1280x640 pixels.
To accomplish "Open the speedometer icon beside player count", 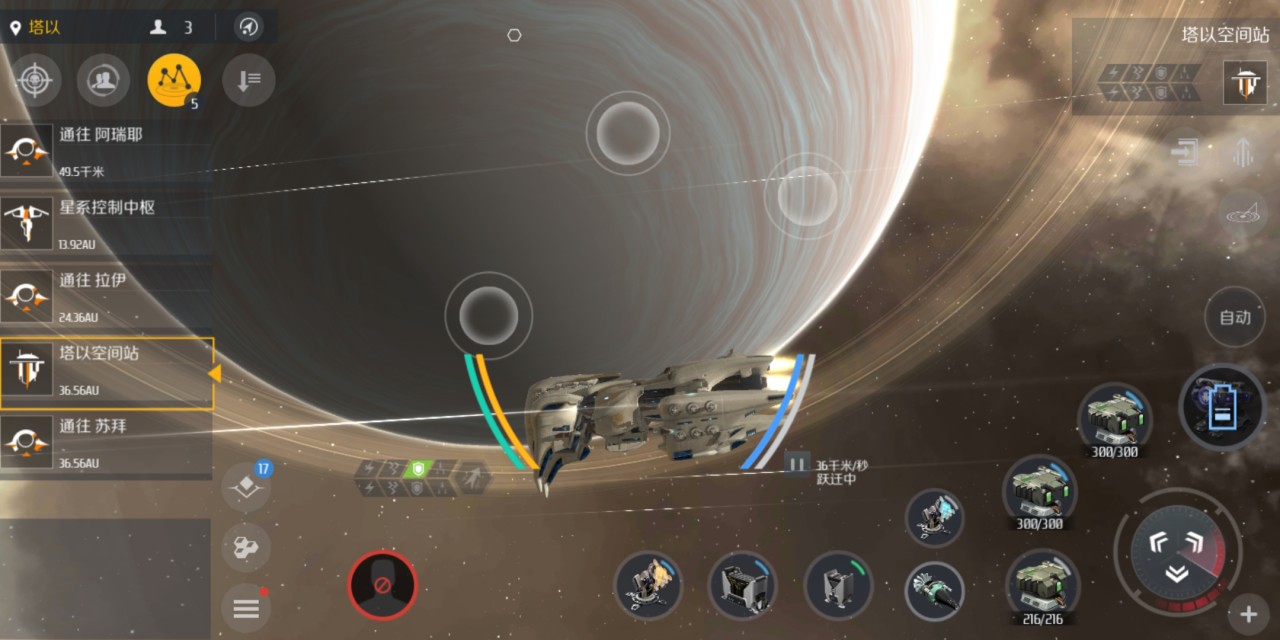I will [x=248, y=27].
